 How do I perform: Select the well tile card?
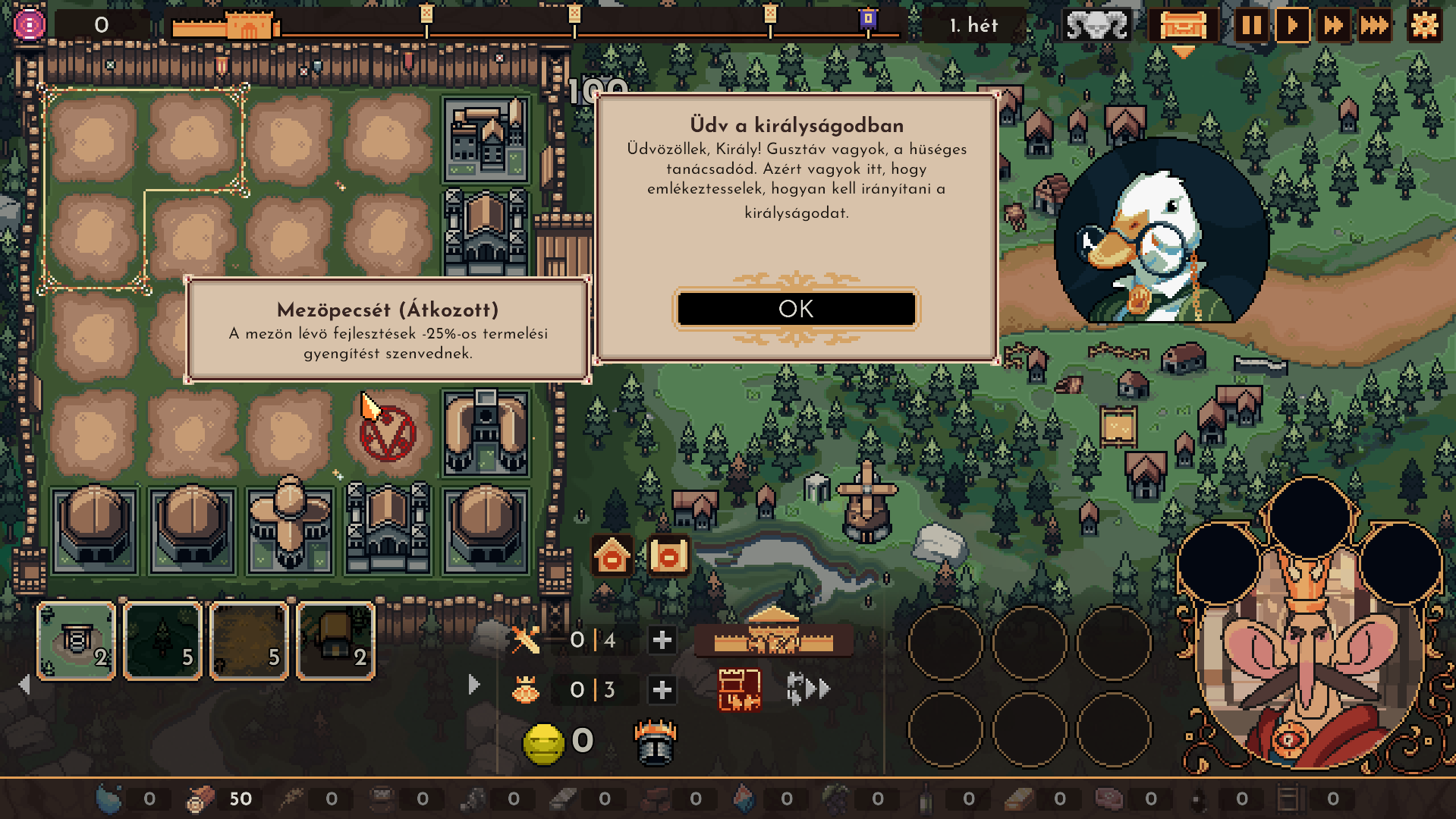[77, 641]
